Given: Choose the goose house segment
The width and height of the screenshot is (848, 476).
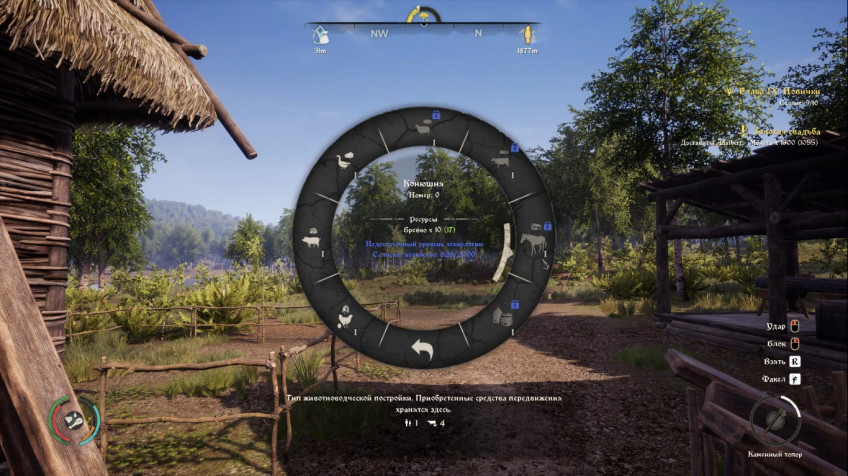Looking at the screenshot, I should coord(346,161).
